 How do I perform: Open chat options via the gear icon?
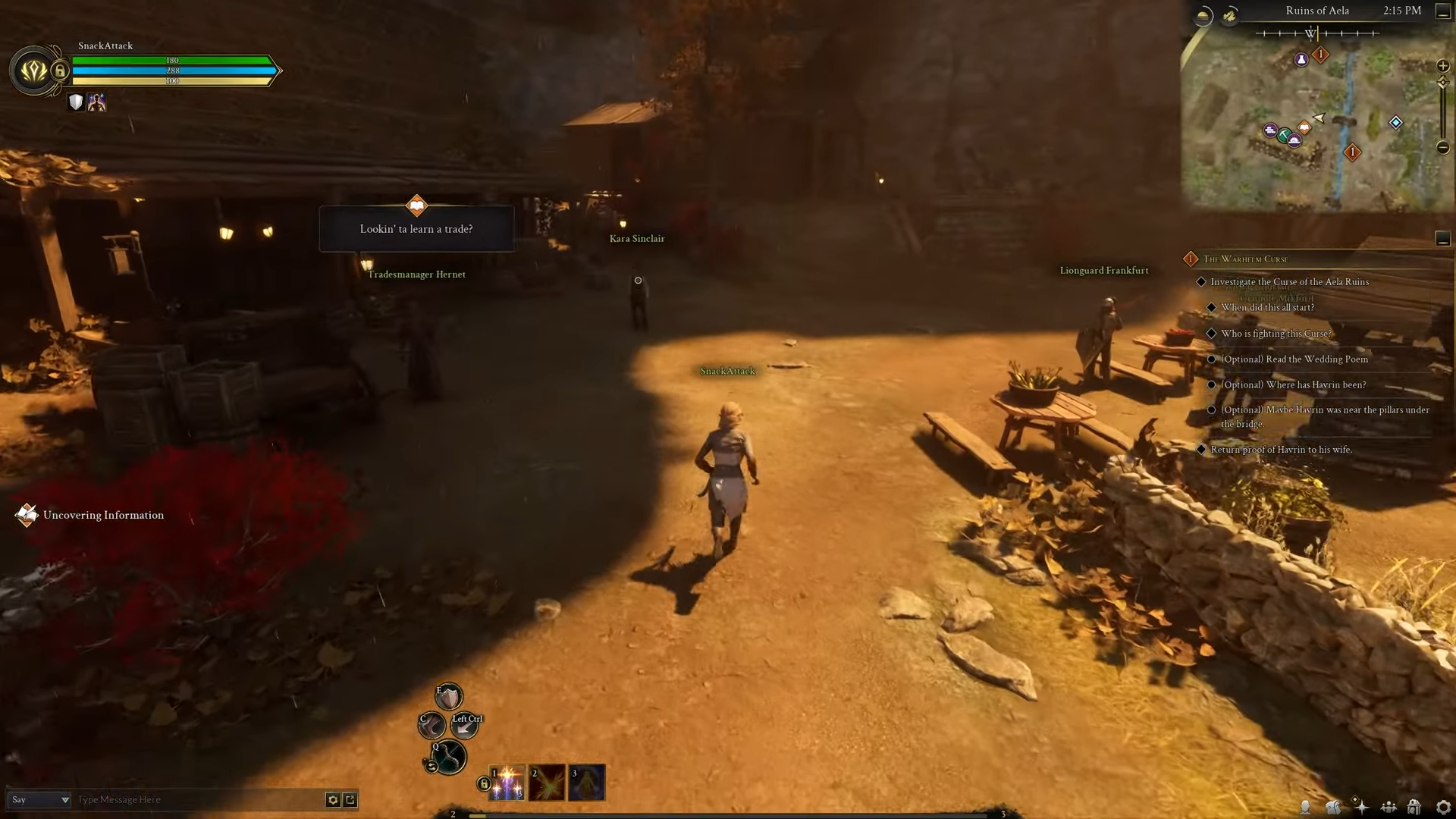[333, 799]
